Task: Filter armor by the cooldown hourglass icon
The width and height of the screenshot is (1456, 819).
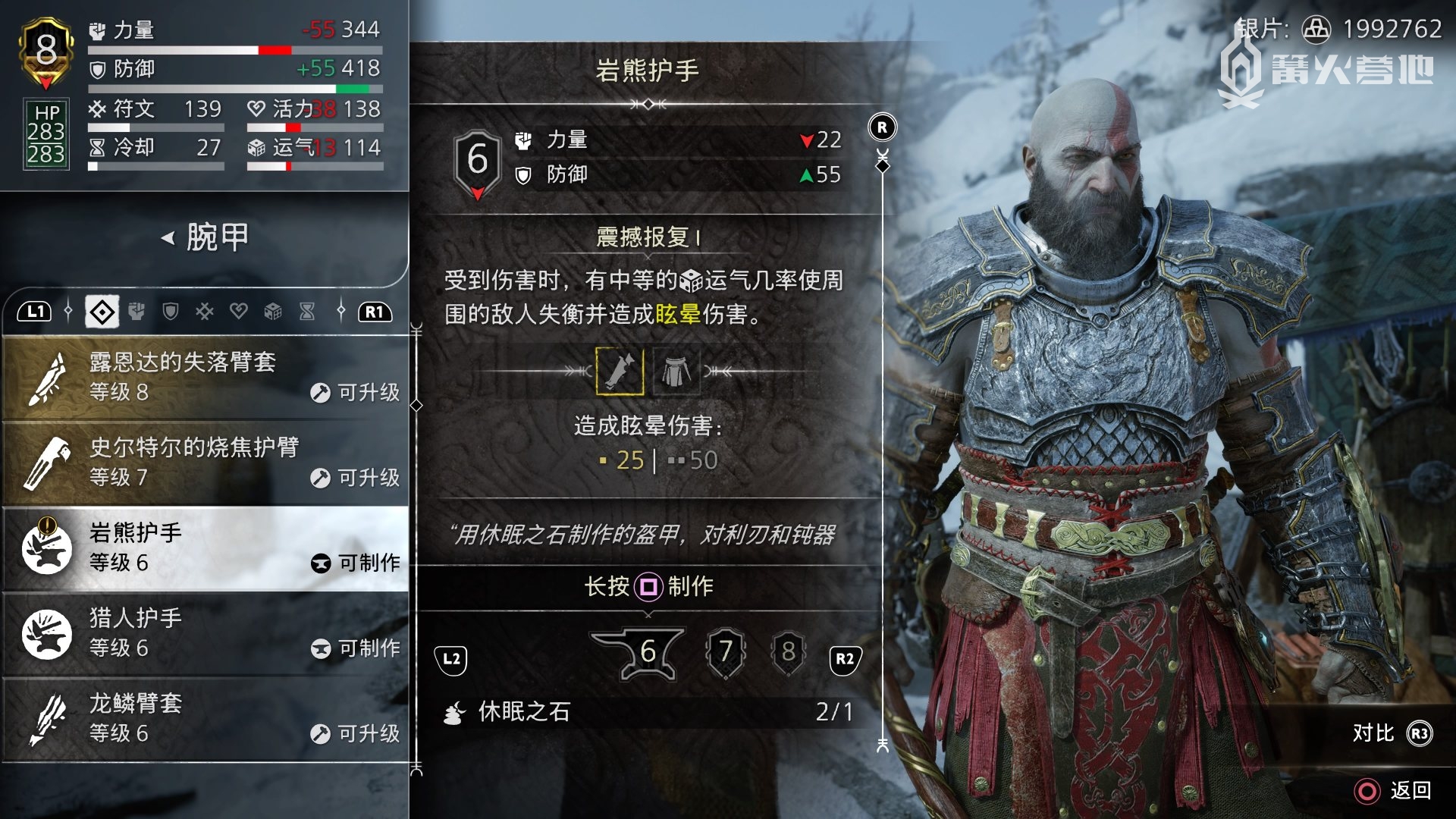Action: [x=307, y=312]
